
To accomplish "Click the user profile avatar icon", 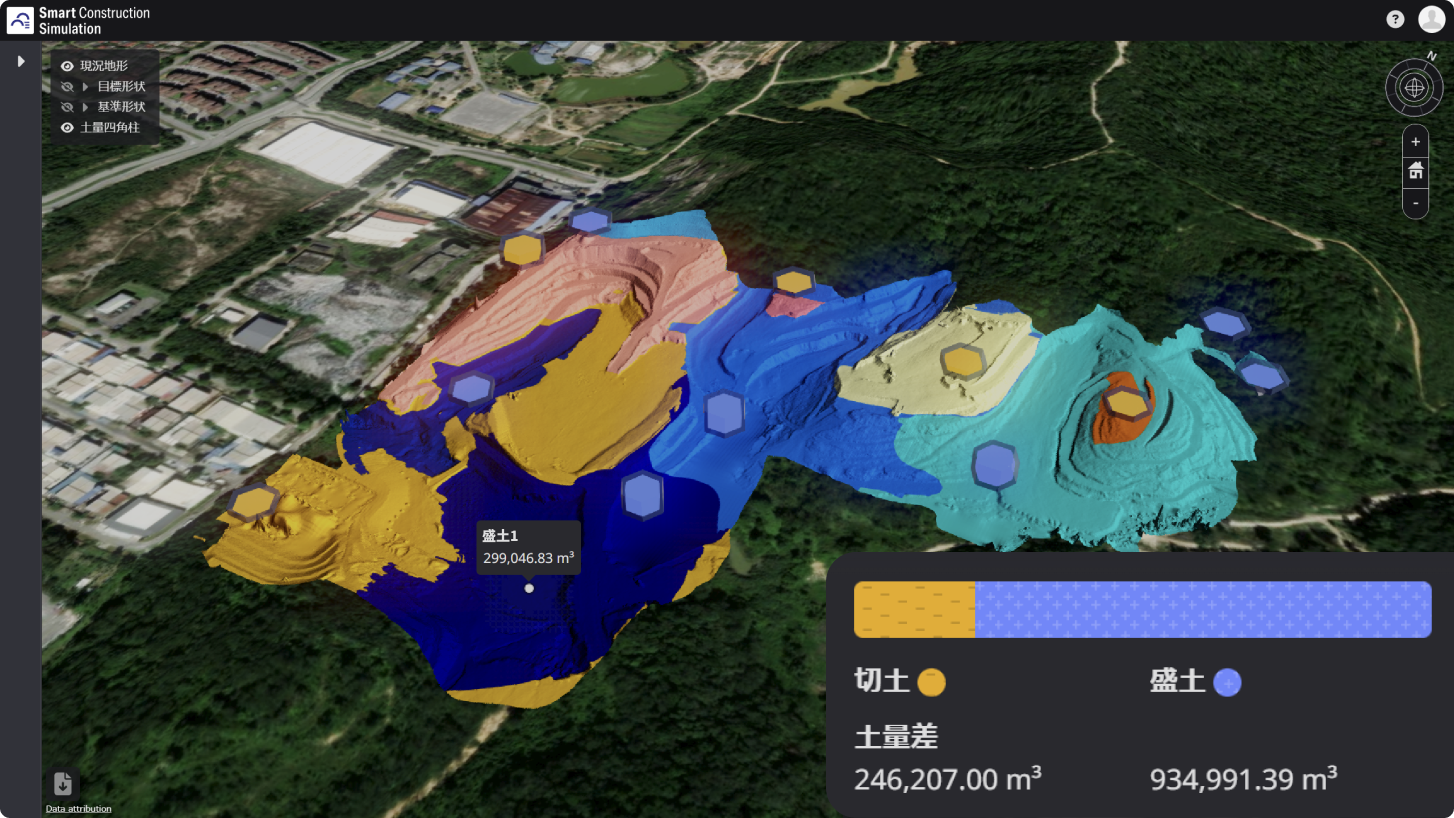I will (x=1430, y=19).
